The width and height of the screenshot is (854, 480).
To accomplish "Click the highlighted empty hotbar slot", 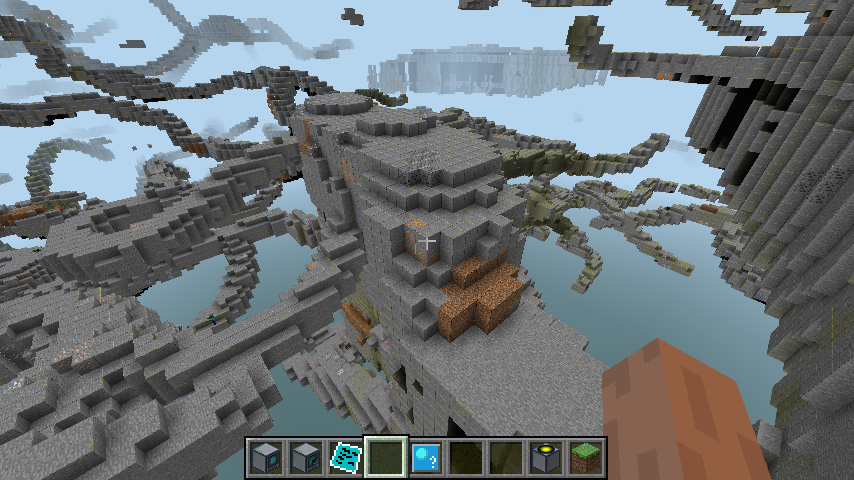I will click(386, 457).
